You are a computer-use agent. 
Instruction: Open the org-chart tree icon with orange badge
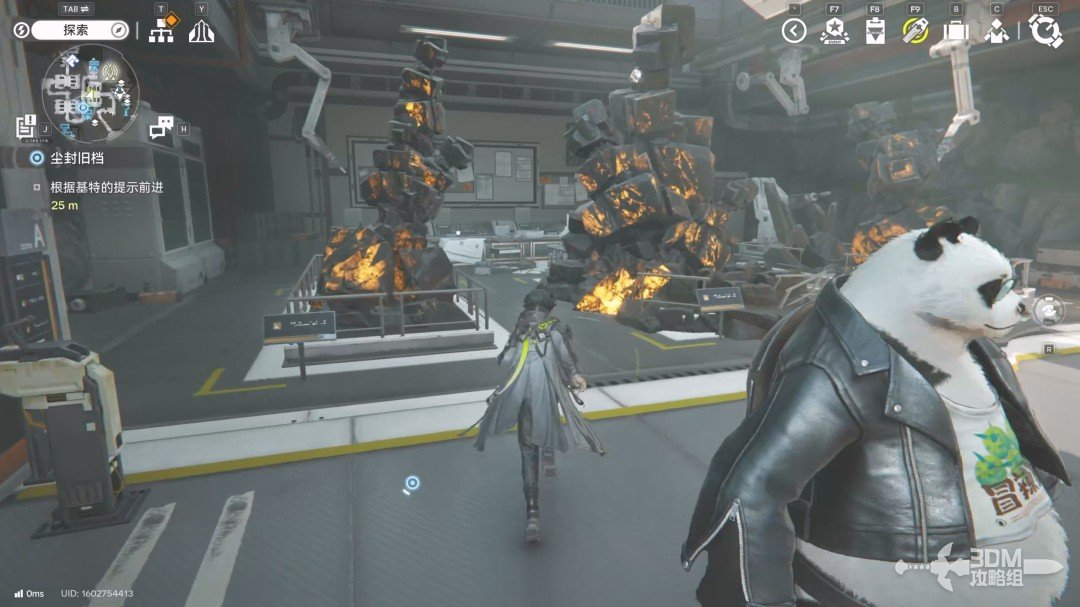(x=161, y=30)
